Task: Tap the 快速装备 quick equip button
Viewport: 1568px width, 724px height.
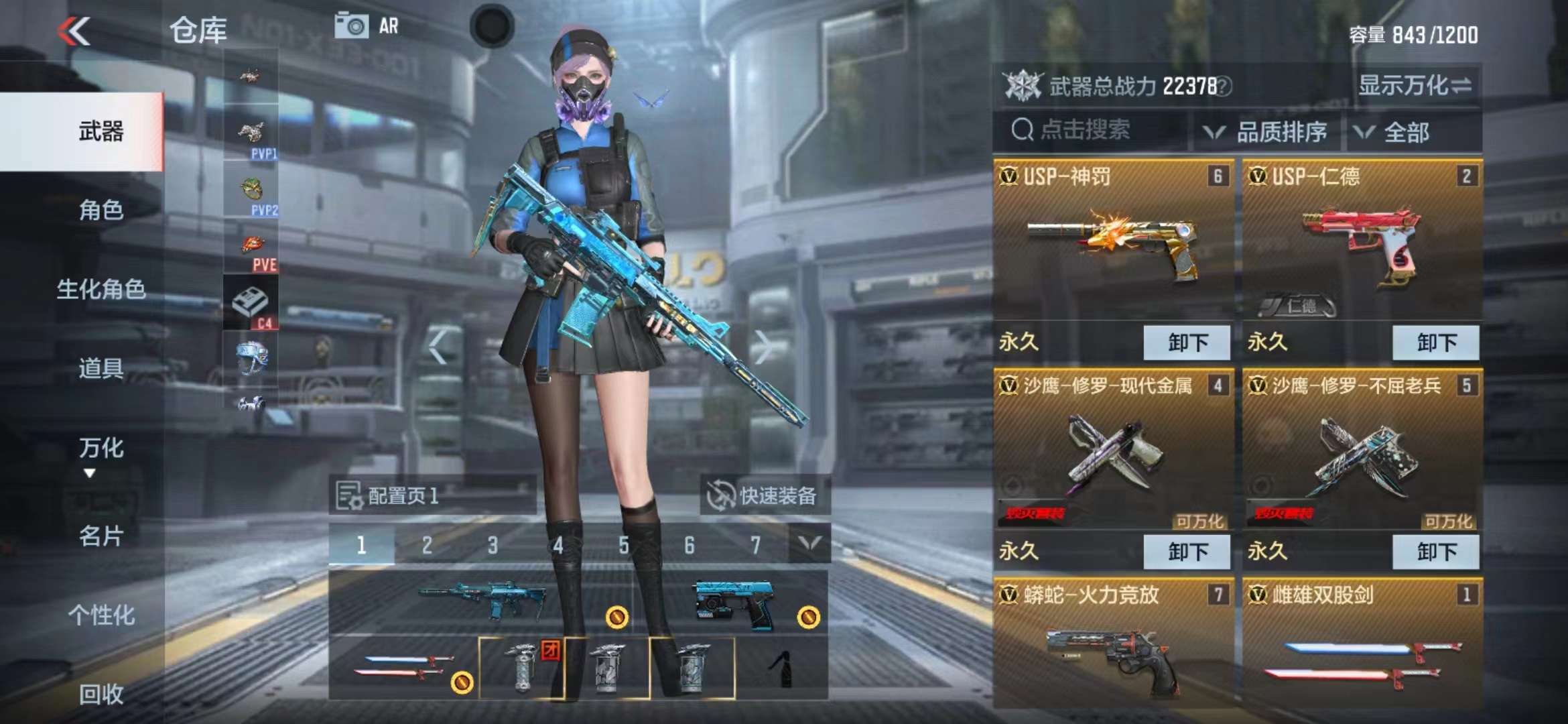Action: click(x=765, y=496)
